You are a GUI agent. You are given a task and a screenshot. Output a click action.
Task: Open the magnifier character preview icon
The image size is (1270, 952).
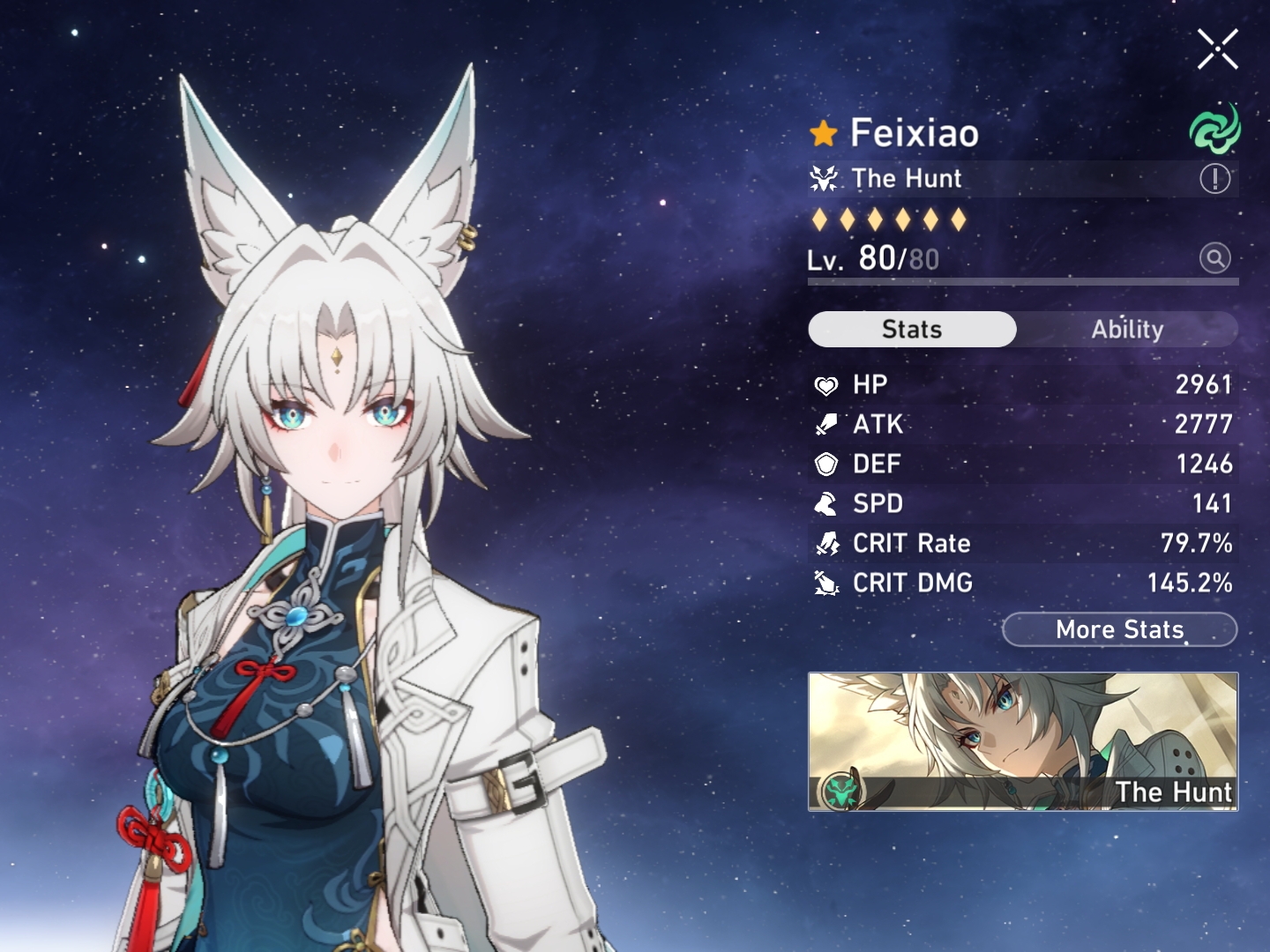pos(1214,258)
